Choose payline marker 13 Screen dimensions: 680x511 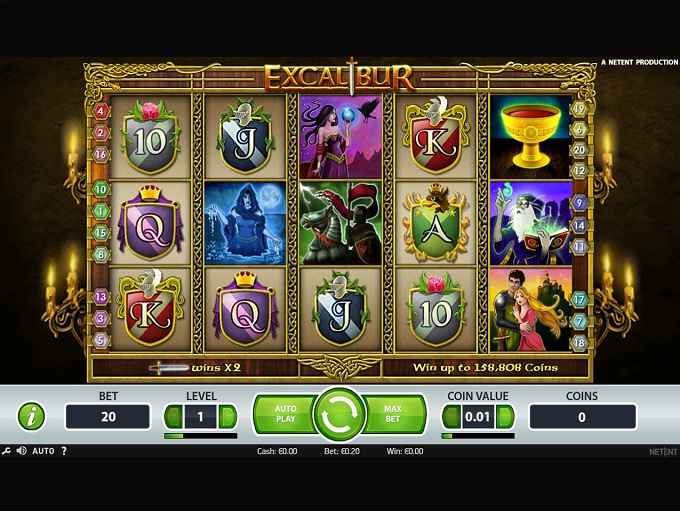click(100, 297)
